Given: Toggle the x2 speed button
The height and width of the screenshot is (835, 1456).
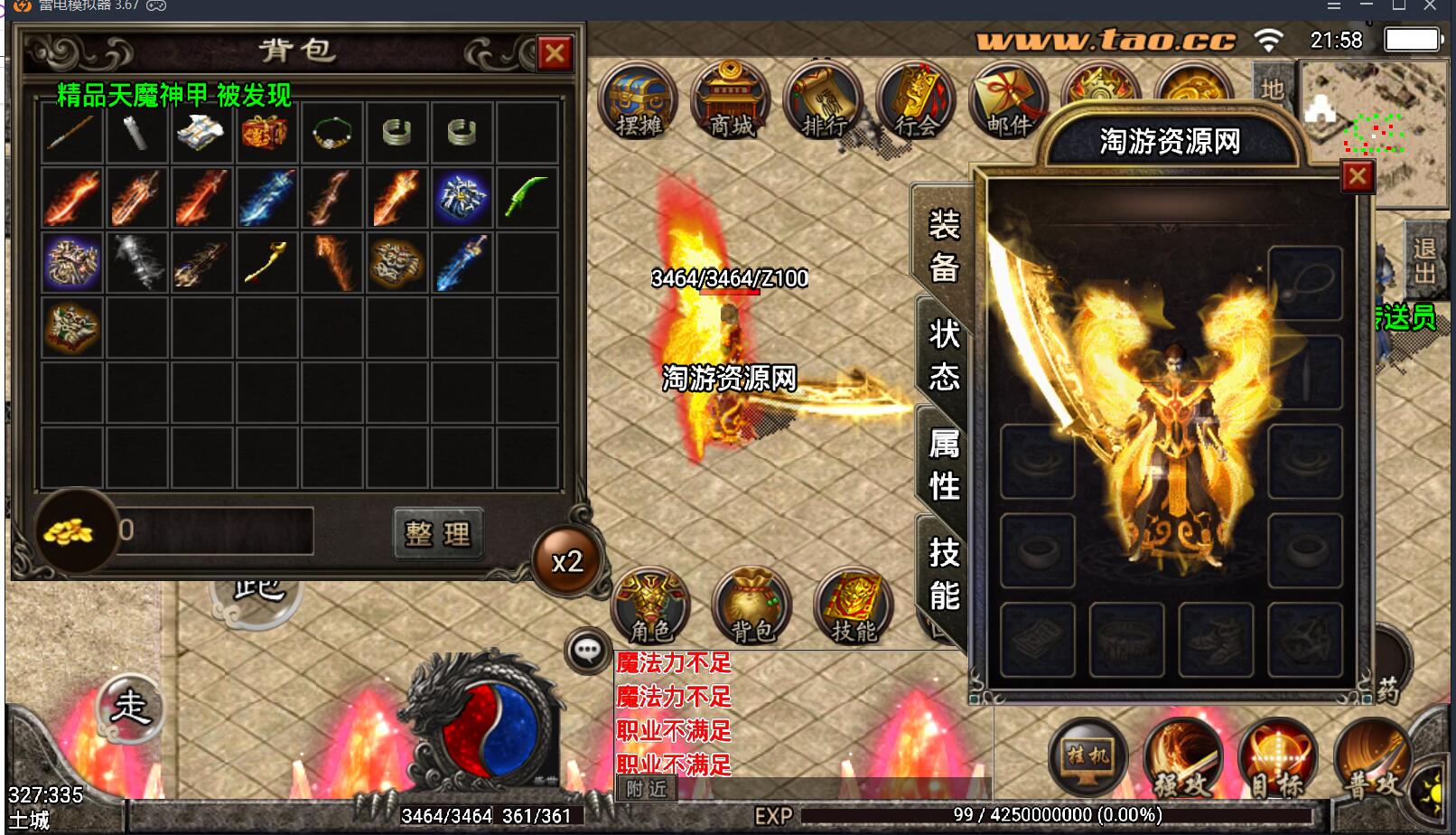Looking at the screenshot, I should [x=567, y=562].
